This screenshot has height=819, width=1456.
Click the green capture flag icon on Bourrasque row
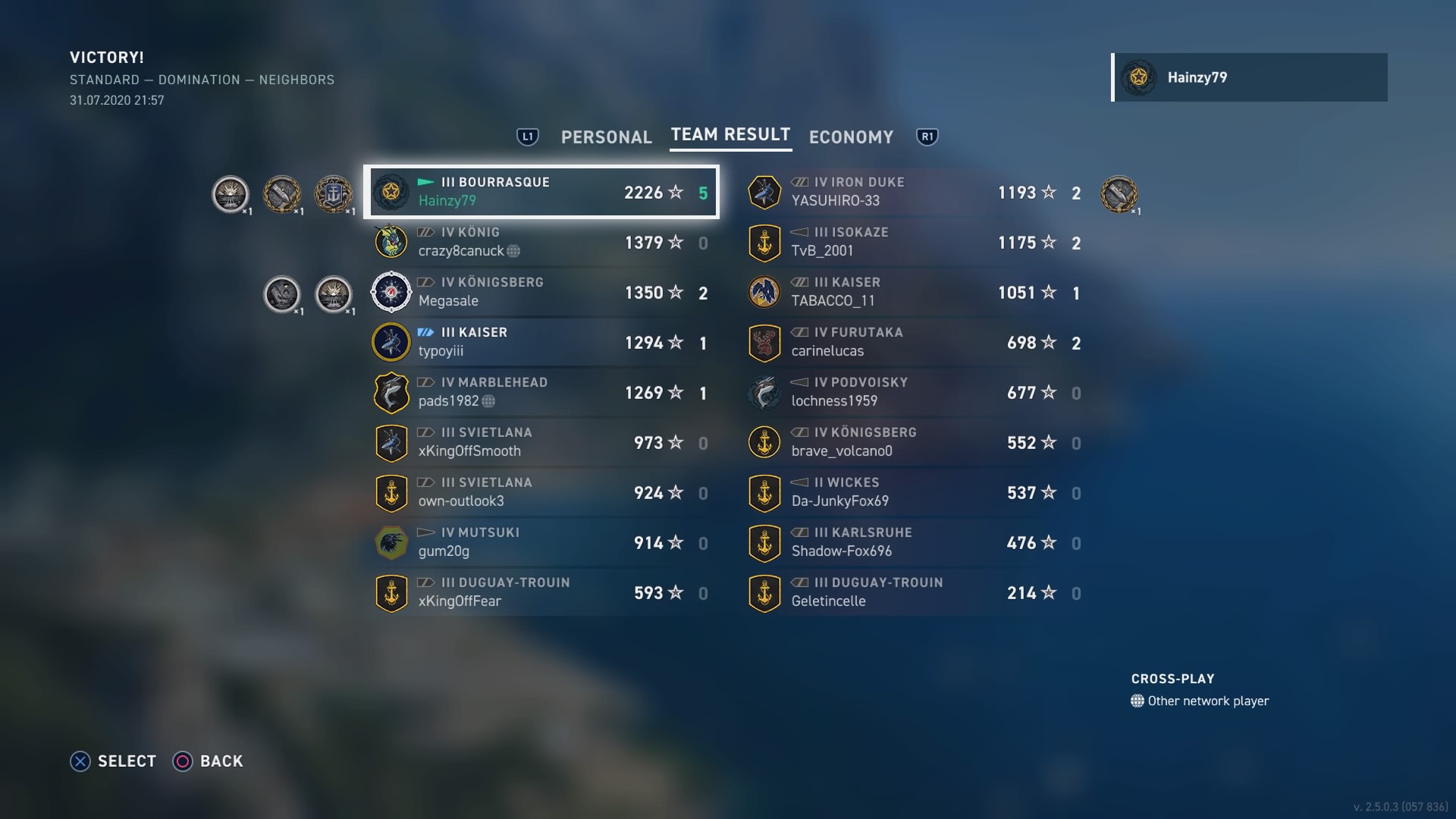(x=424, y=181)
